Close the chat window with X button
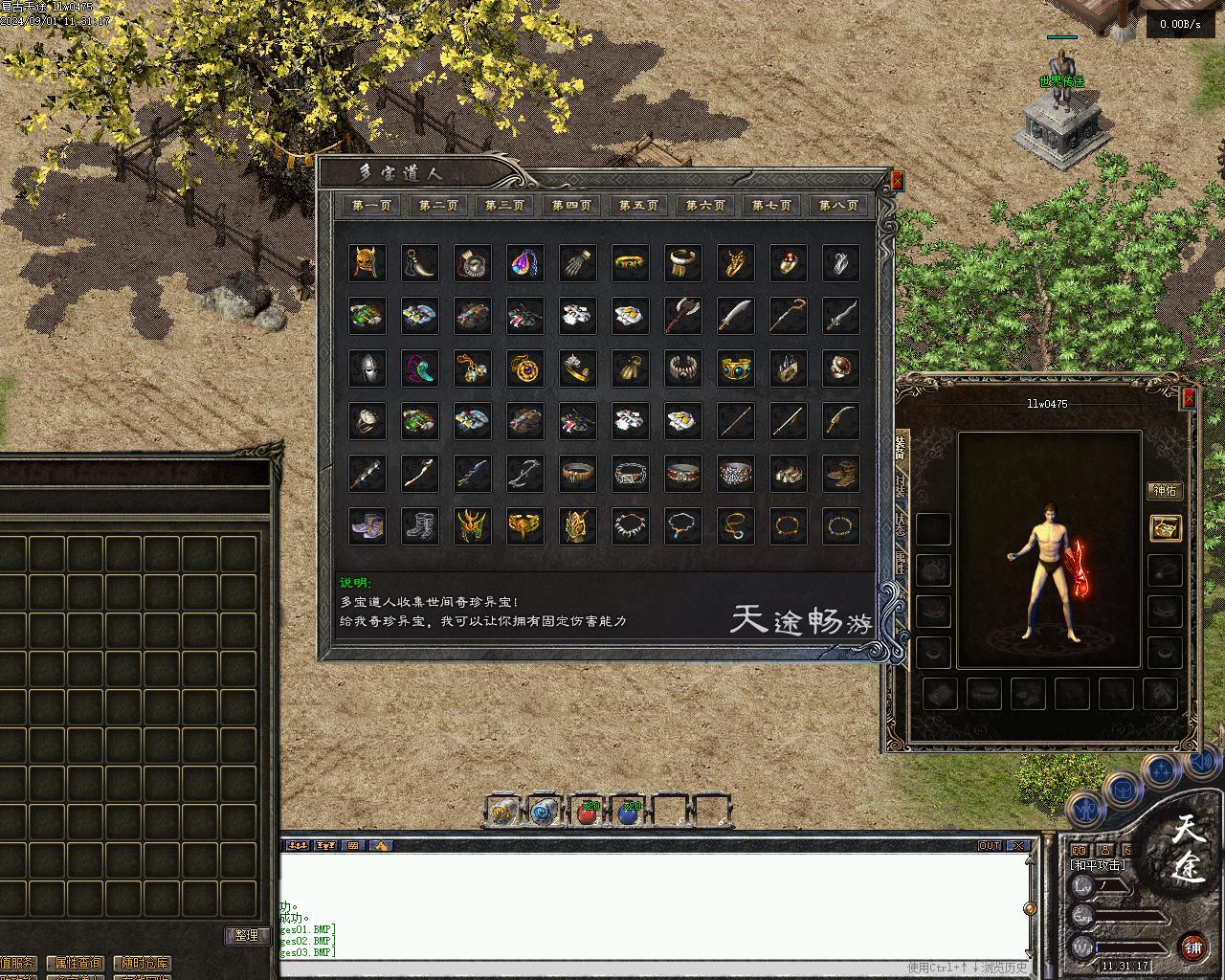Viewport: 1225px width, 980px height. click(x=1018, y=846)
